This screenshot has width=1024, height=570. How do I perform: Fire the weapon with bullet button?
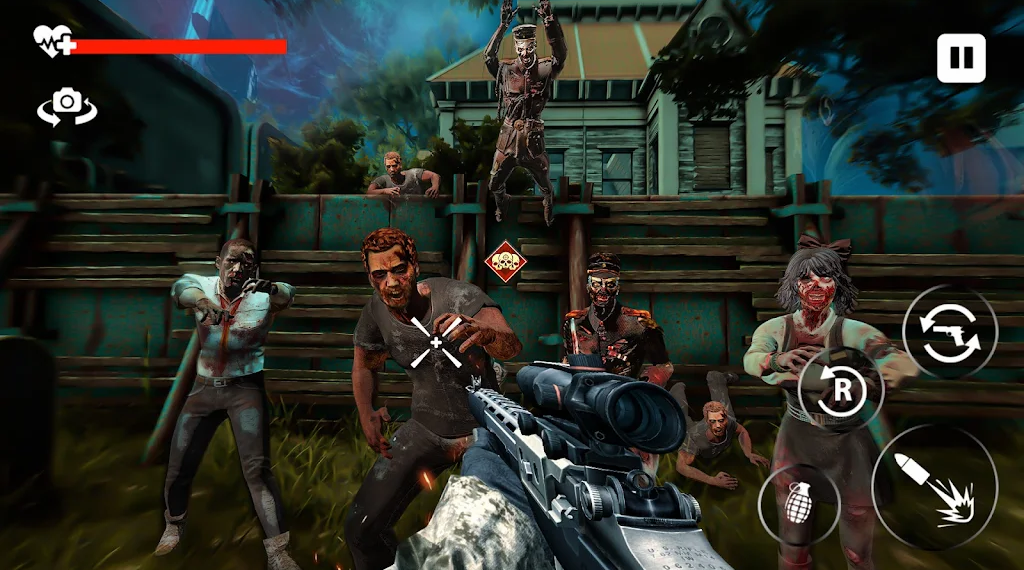pyautogui.click(x=934, y=487)
